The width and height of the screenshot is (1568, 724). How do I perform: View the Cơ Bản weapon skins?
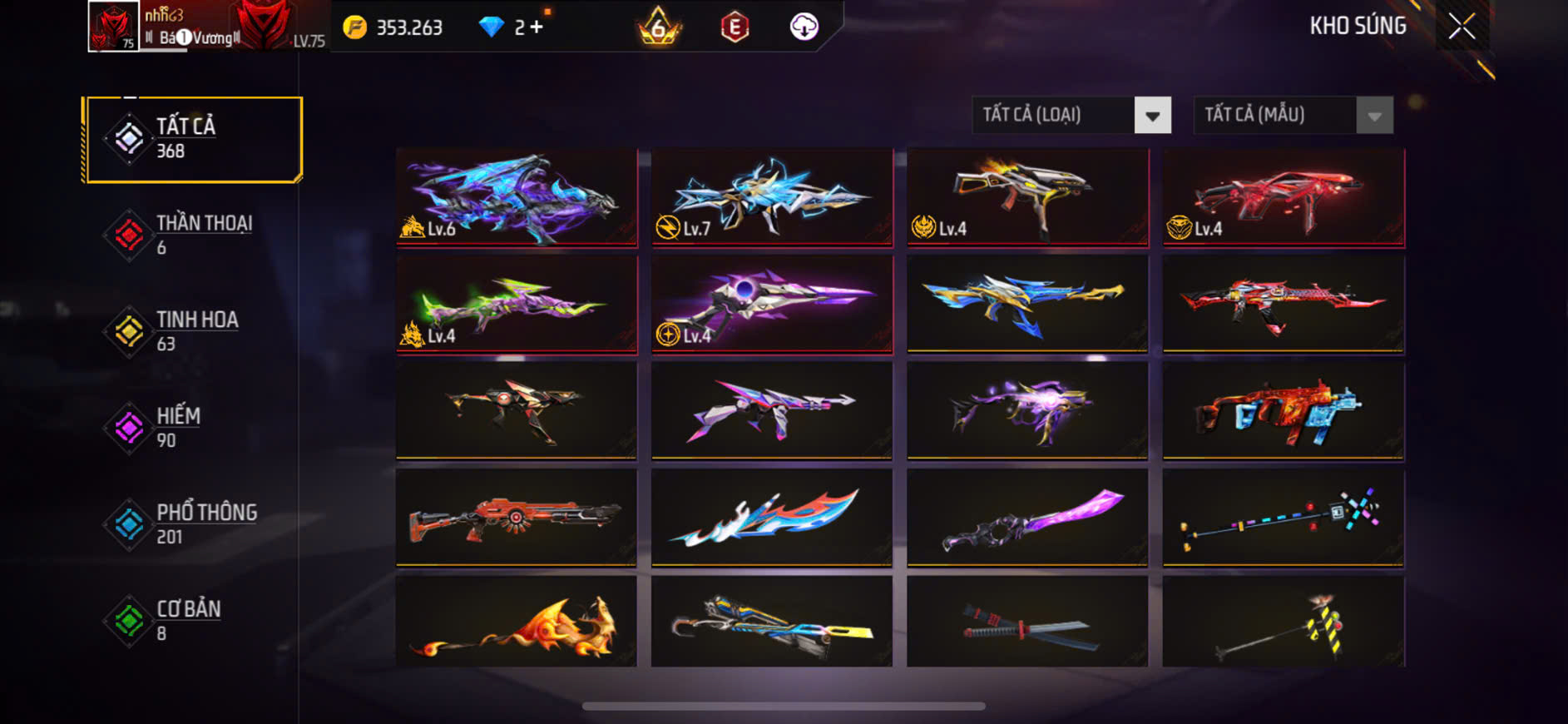pyautogui.click(x=193, y=621)
